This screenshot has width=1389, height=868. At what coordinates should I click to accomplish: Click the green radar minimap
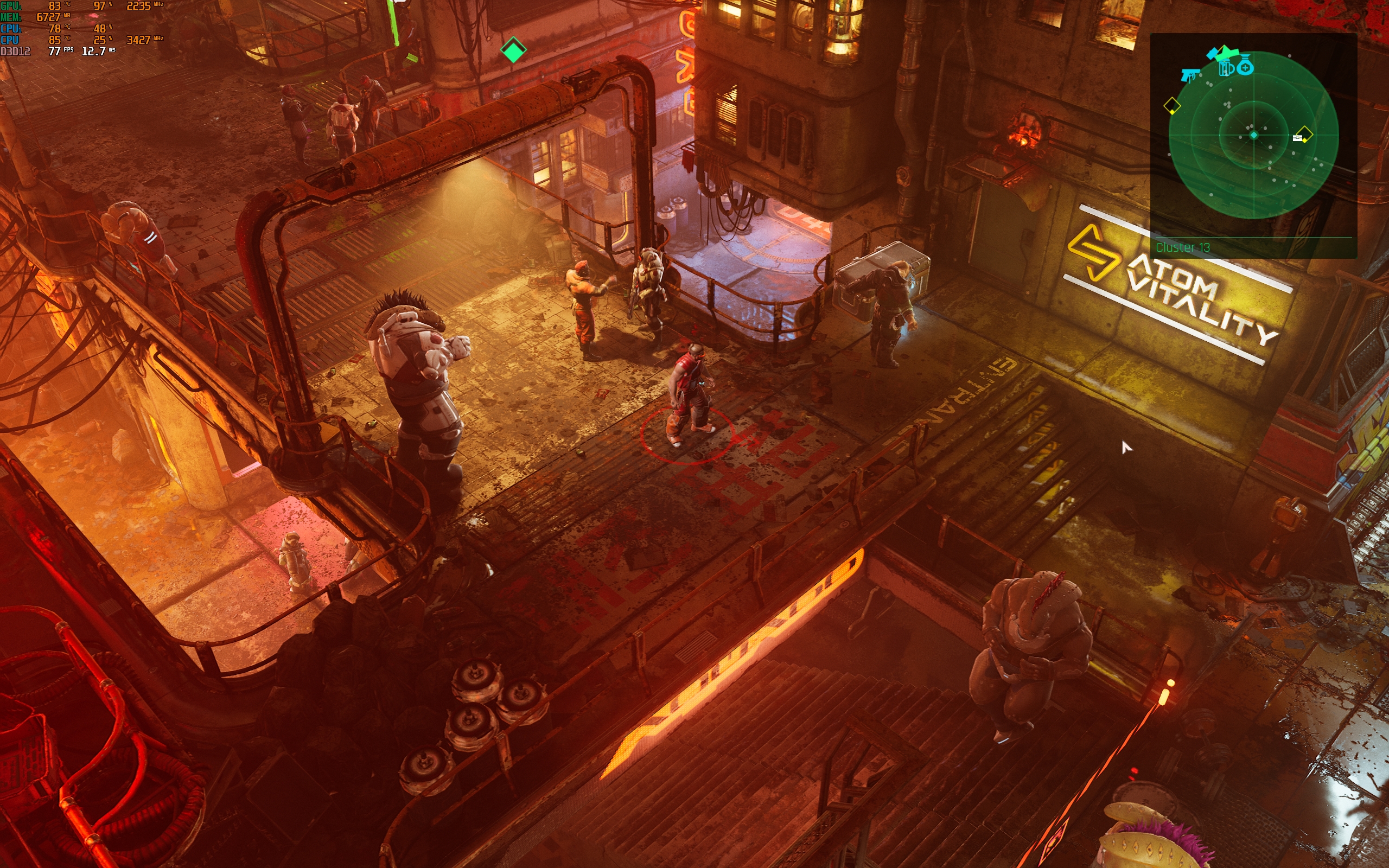point(1253,136)
